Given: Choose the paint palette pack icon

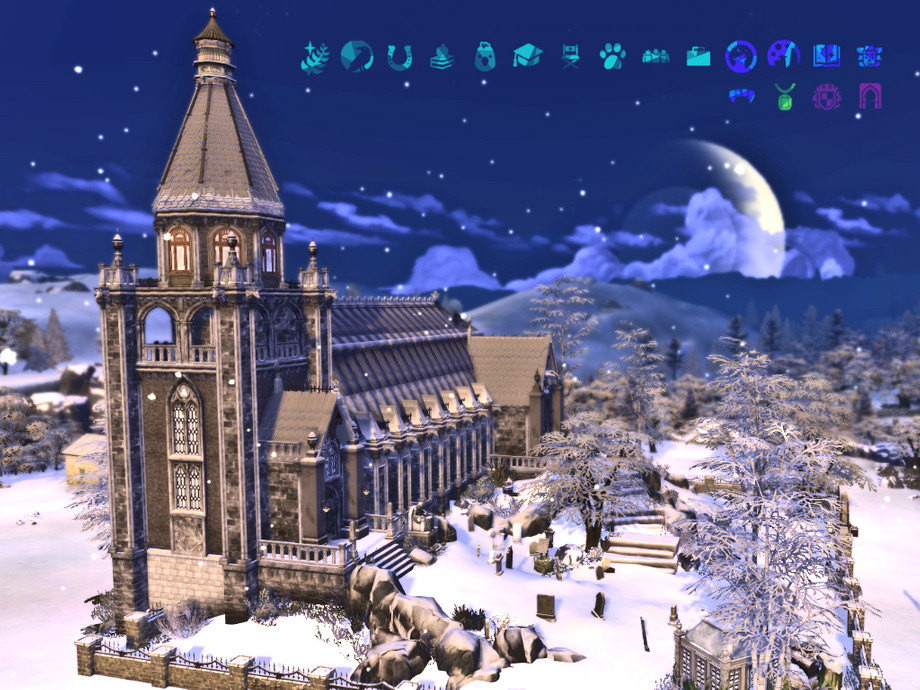Looking at the screenshot, I should click(783, 55).
